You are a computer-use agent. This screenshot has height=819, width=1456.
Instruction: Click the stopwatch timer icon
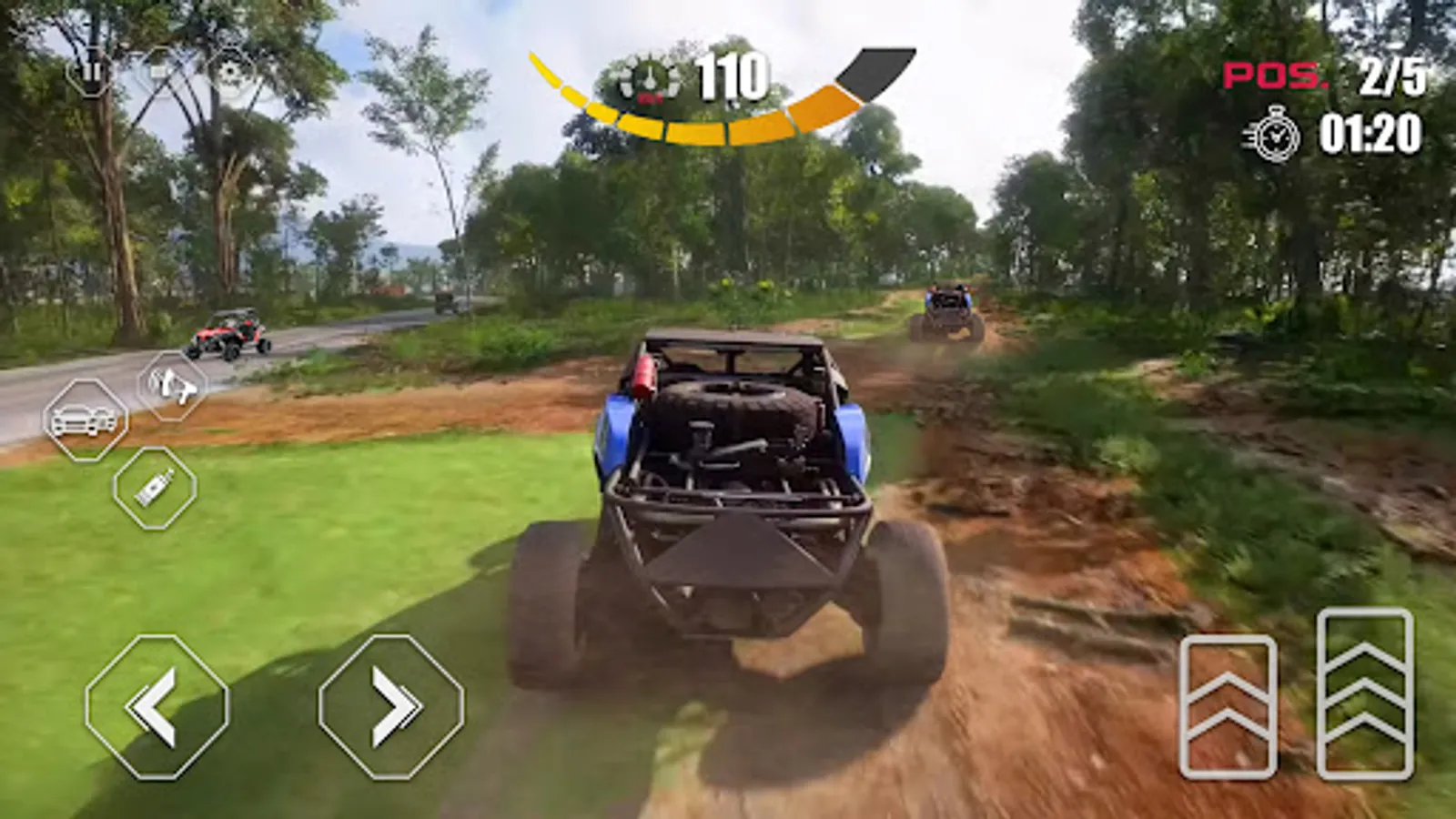[x=1278, y=134]
